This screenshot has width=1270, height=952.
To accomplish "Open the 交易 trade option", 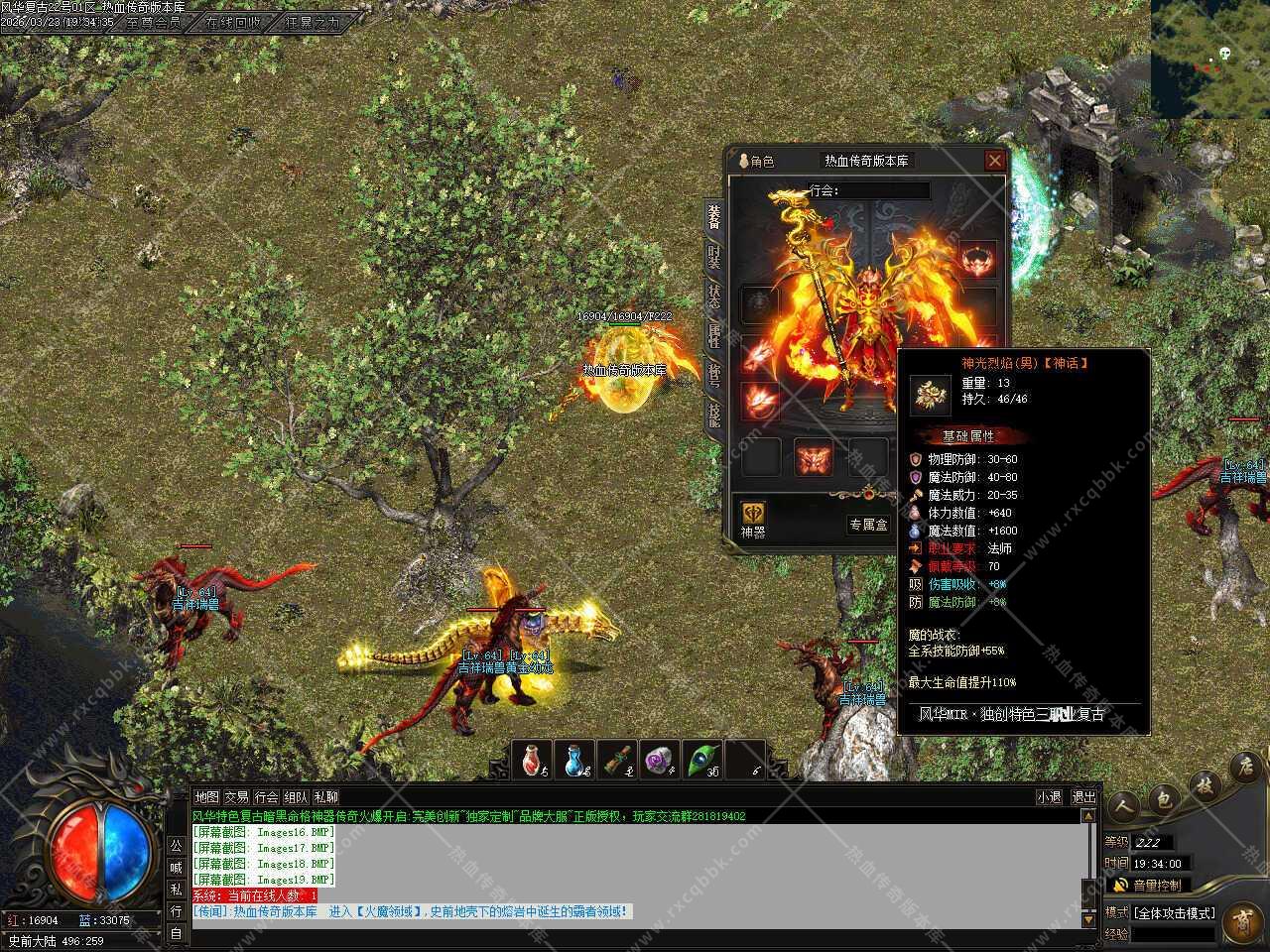I will [x=236, y=797].
